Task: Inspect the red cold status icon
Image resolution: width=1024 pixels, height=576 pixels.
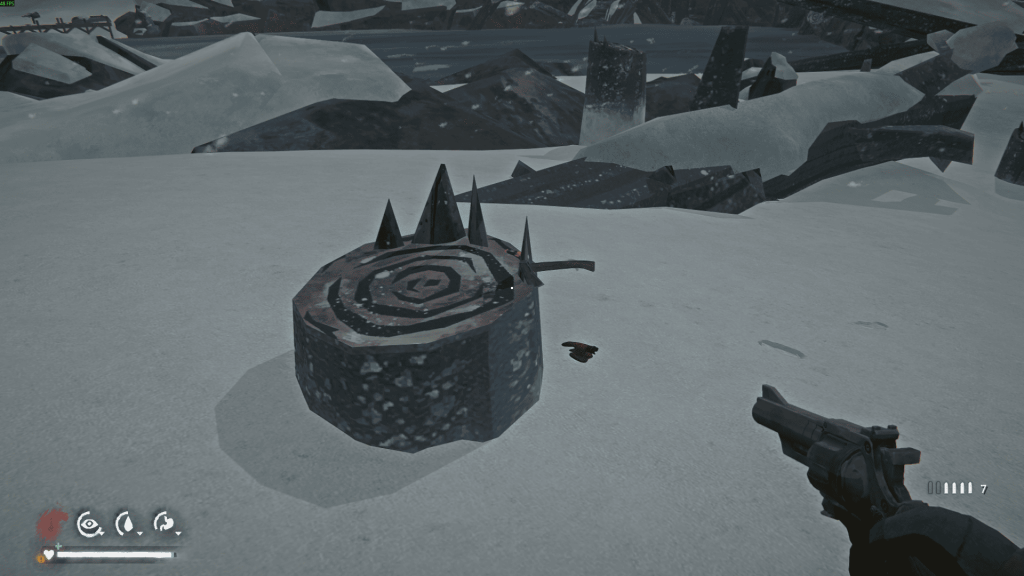Action: point(50,523)
